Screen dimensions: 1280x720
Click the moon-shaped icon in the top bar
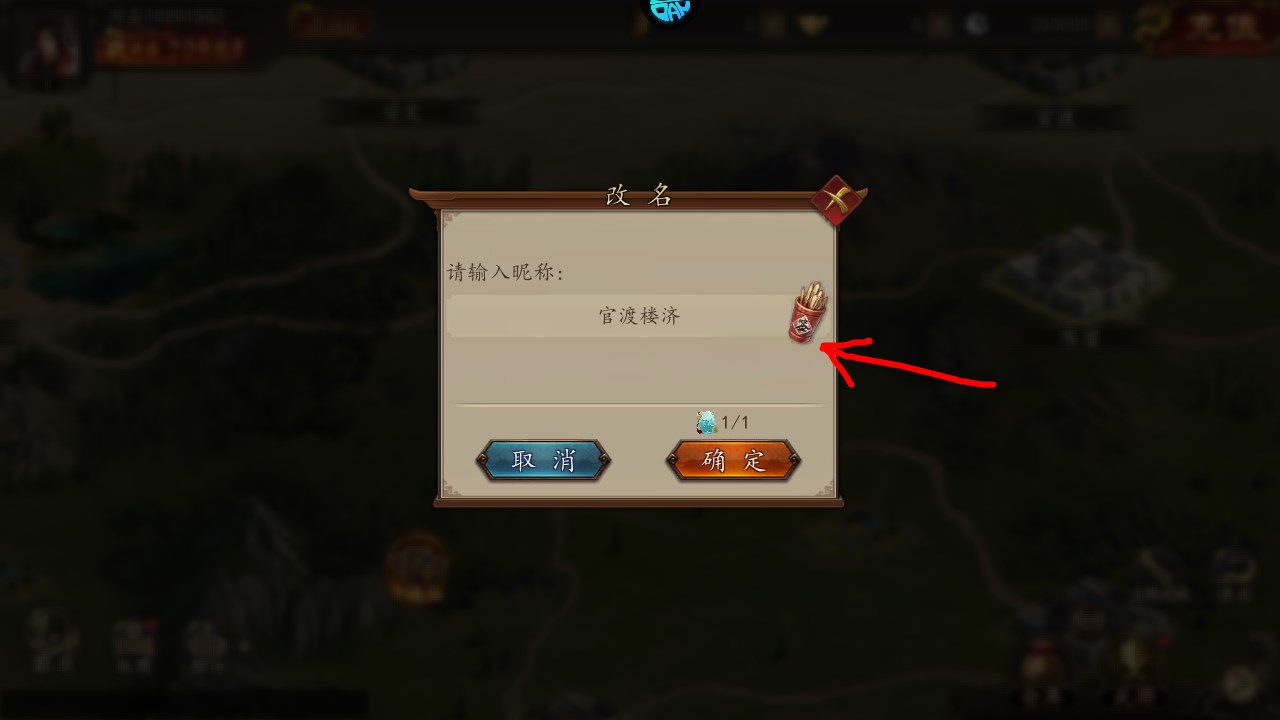click(977, 23)
